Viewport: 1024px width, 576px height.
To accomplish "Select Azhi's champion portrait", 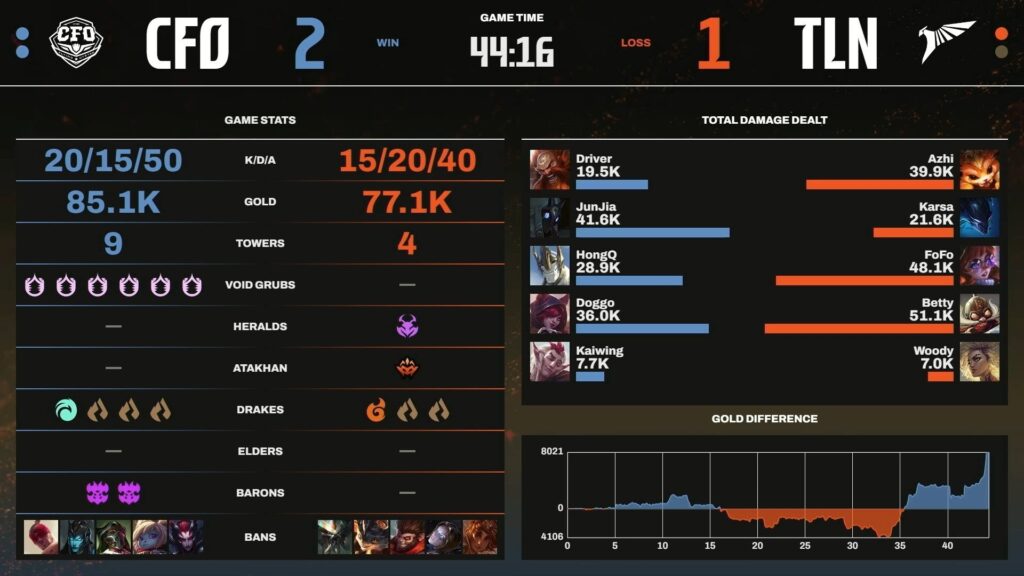I will click(x=979, y=169).
